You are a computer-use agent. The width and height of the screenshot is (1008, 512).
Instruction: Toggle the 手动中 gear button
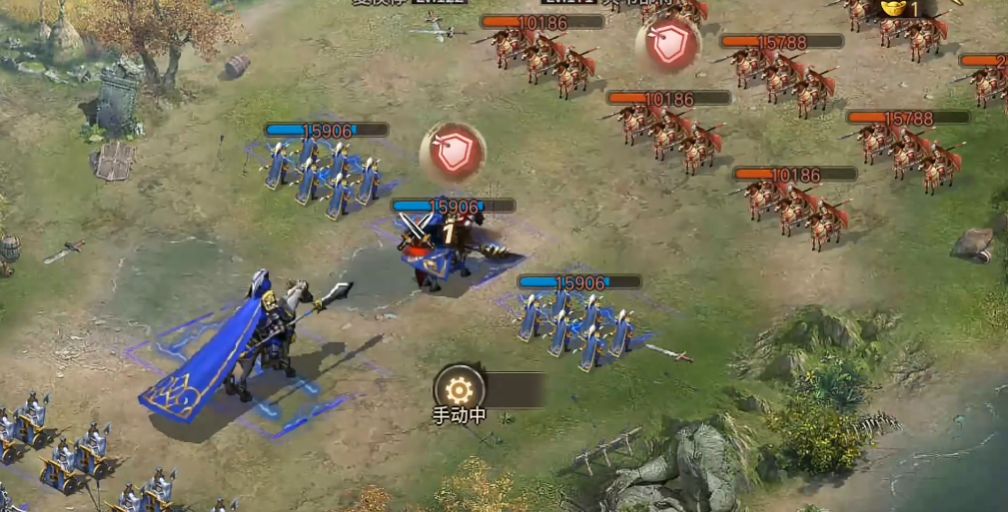click(459, 389)
